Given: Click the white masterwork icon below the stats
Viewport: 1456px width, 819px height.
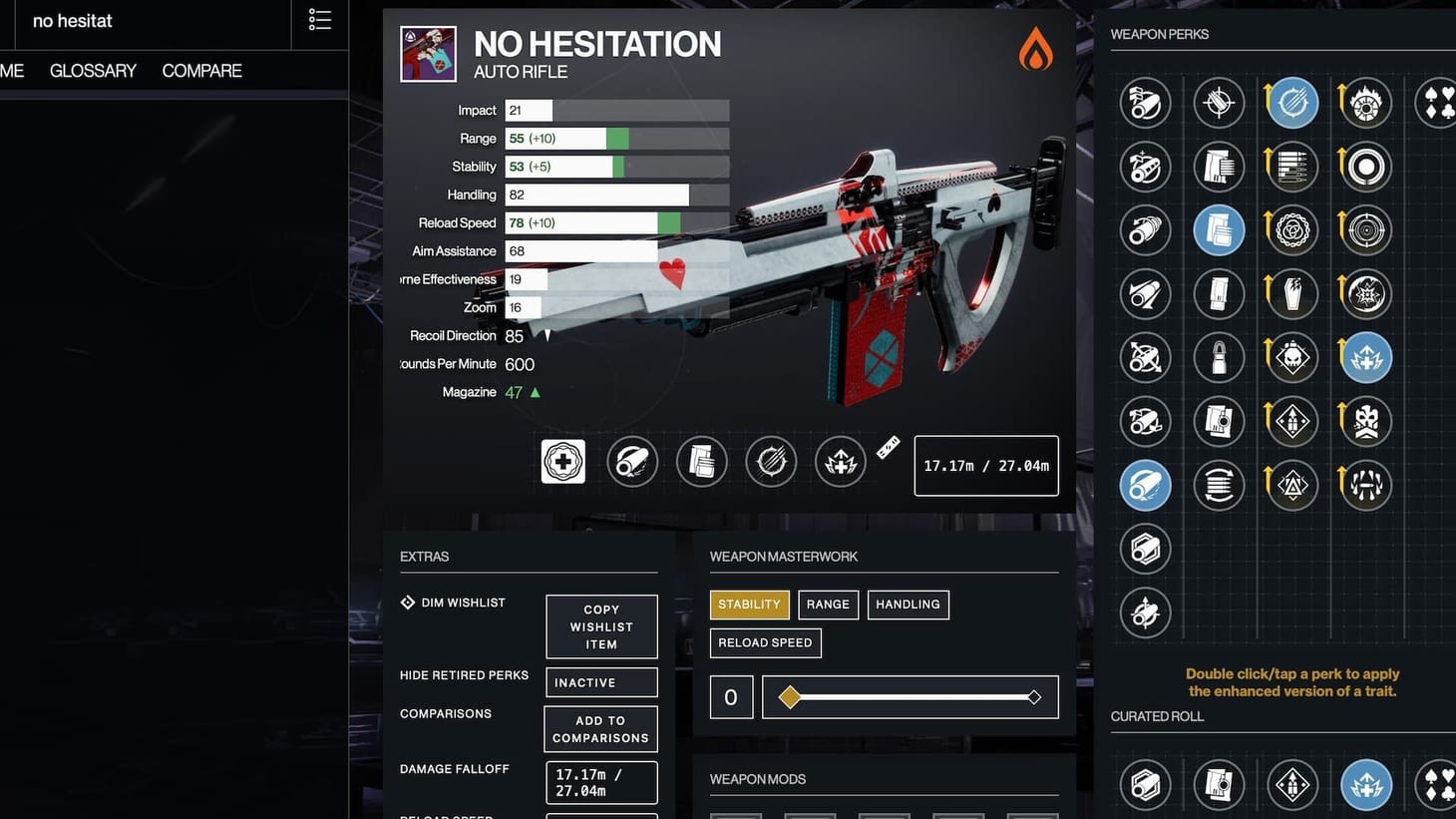Looking at the screenshot, I should (562, 461).
